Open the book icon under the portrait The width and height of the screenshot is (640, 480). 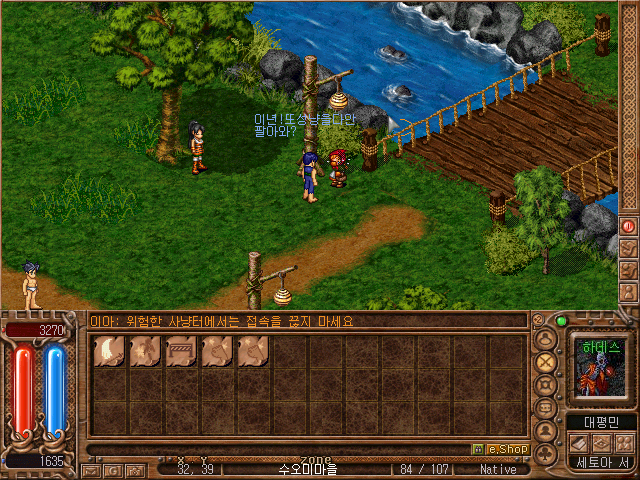(580, 442)
